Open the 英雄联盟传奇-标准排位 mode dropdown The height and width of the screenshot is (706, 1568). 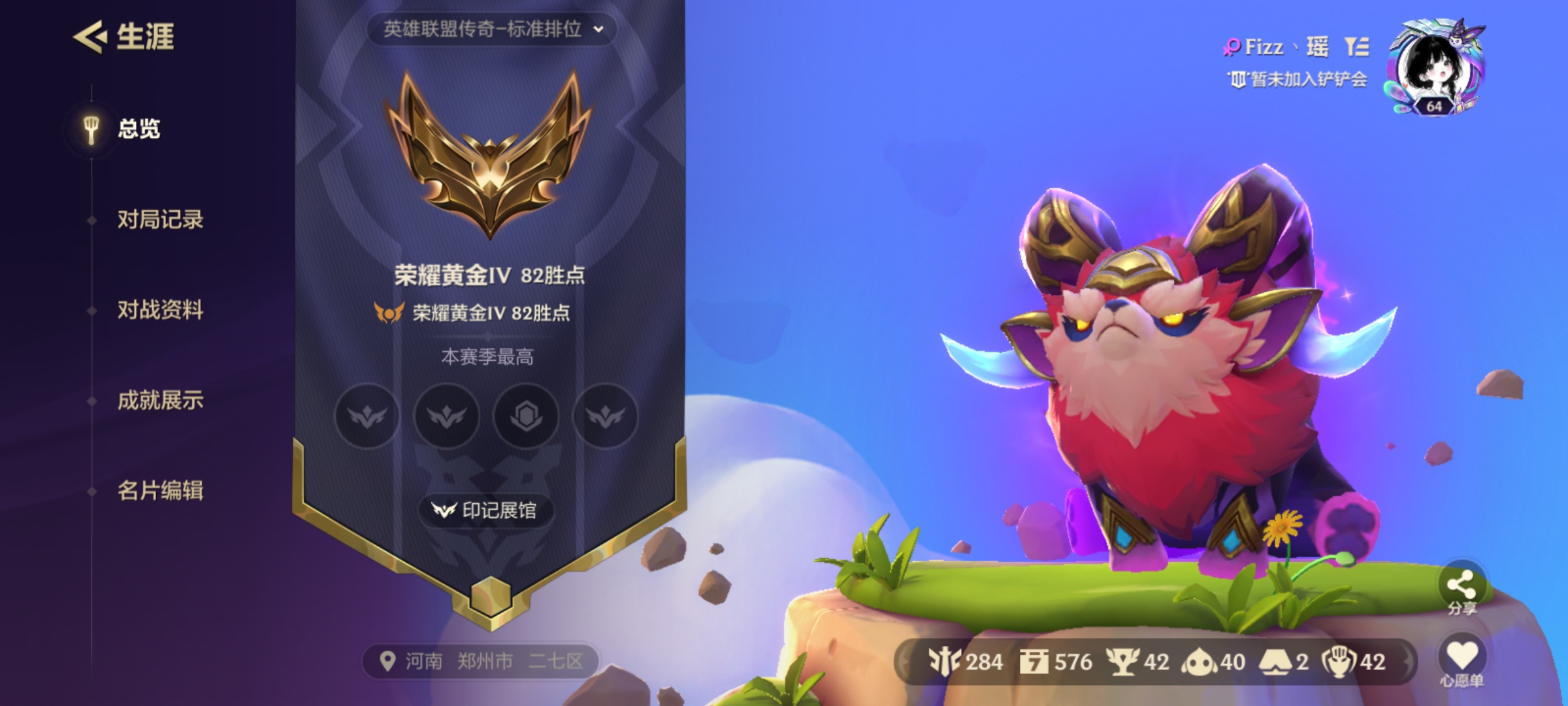click(491, 29)
